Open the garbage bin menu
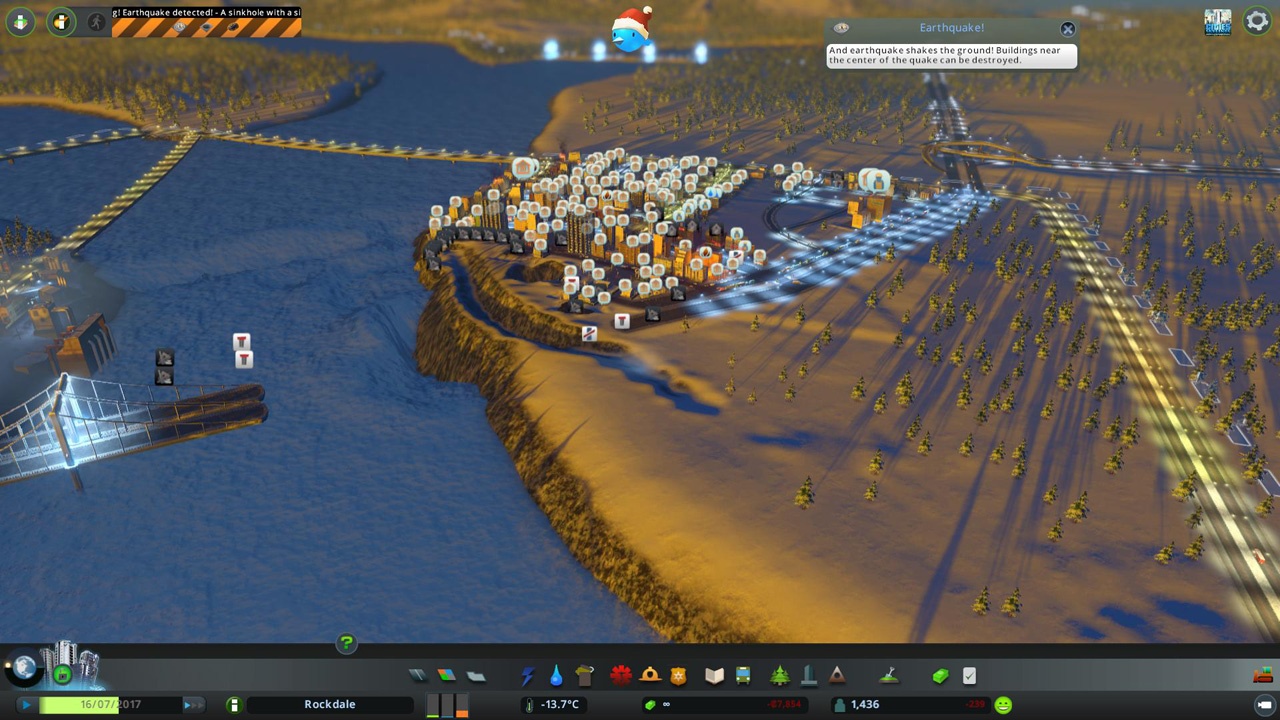Screen dimensions: 1280x720 (585, 676)
